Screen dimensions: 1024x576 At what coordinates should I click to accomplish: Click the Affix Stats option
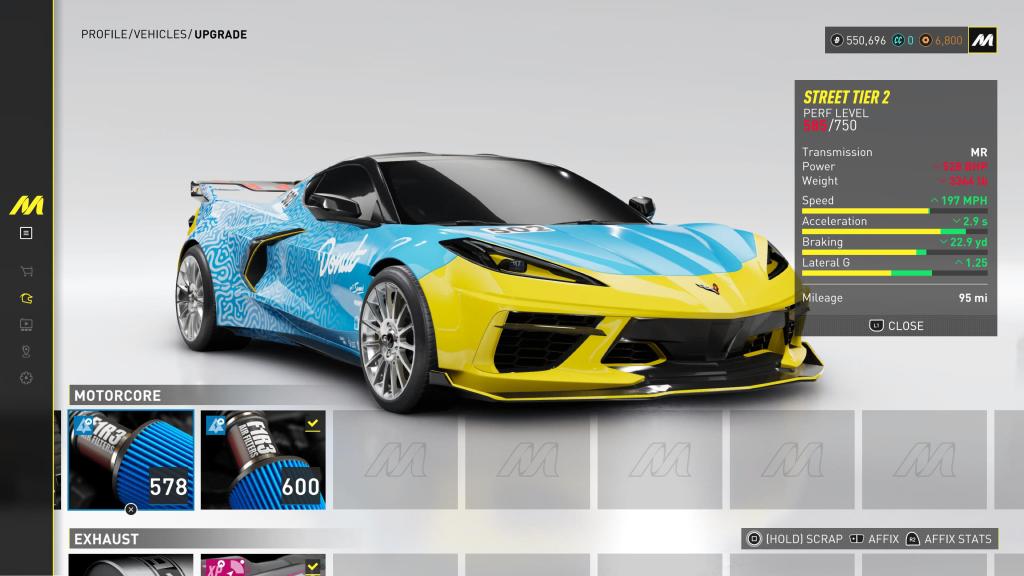[948, 539]
